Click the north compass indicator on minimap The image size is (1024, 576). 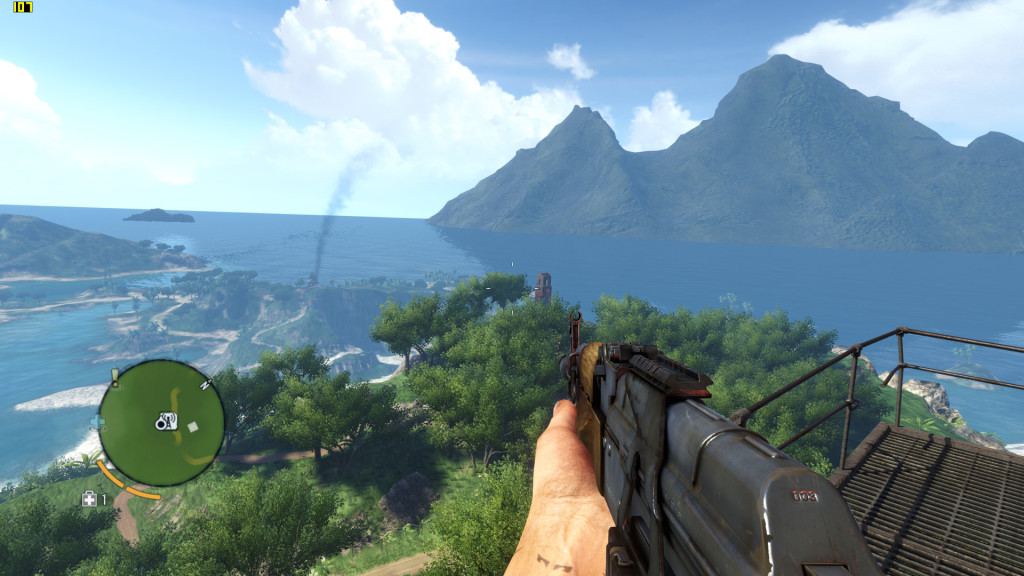tap(205, 384)
